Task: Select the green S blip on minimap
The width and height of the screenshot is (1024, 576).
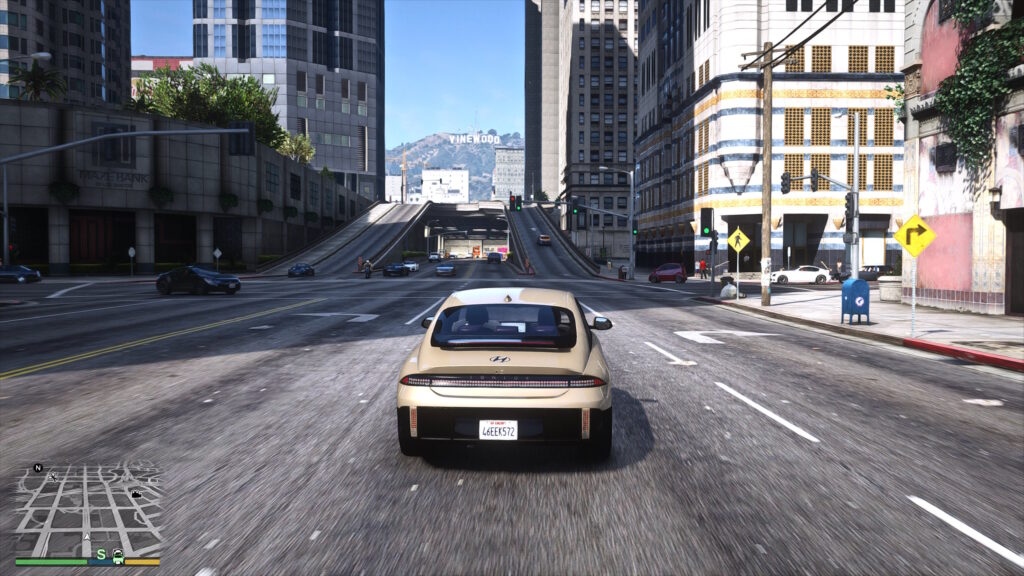Action: (100, 553)
